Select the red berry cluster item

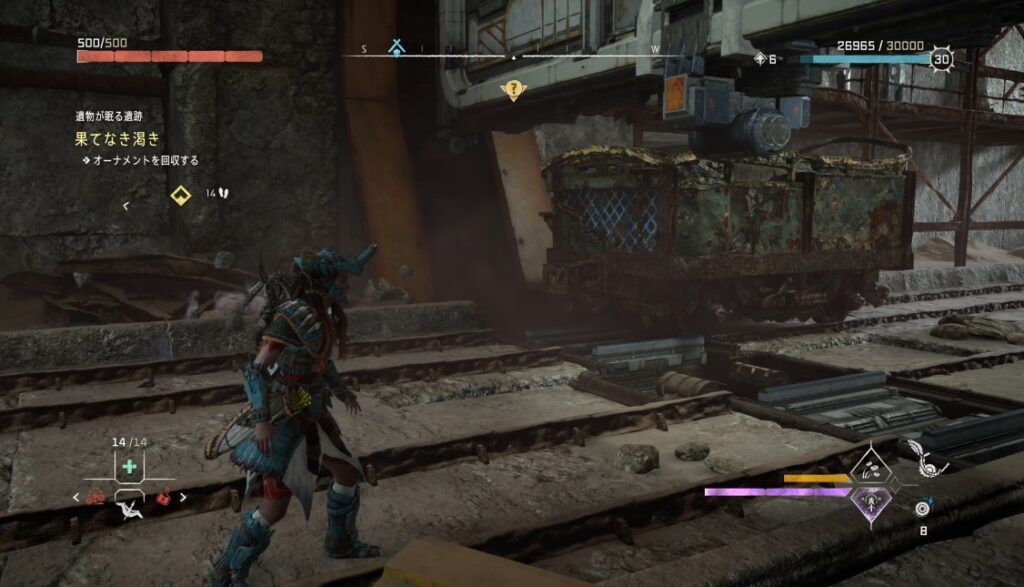click(98, 497)
